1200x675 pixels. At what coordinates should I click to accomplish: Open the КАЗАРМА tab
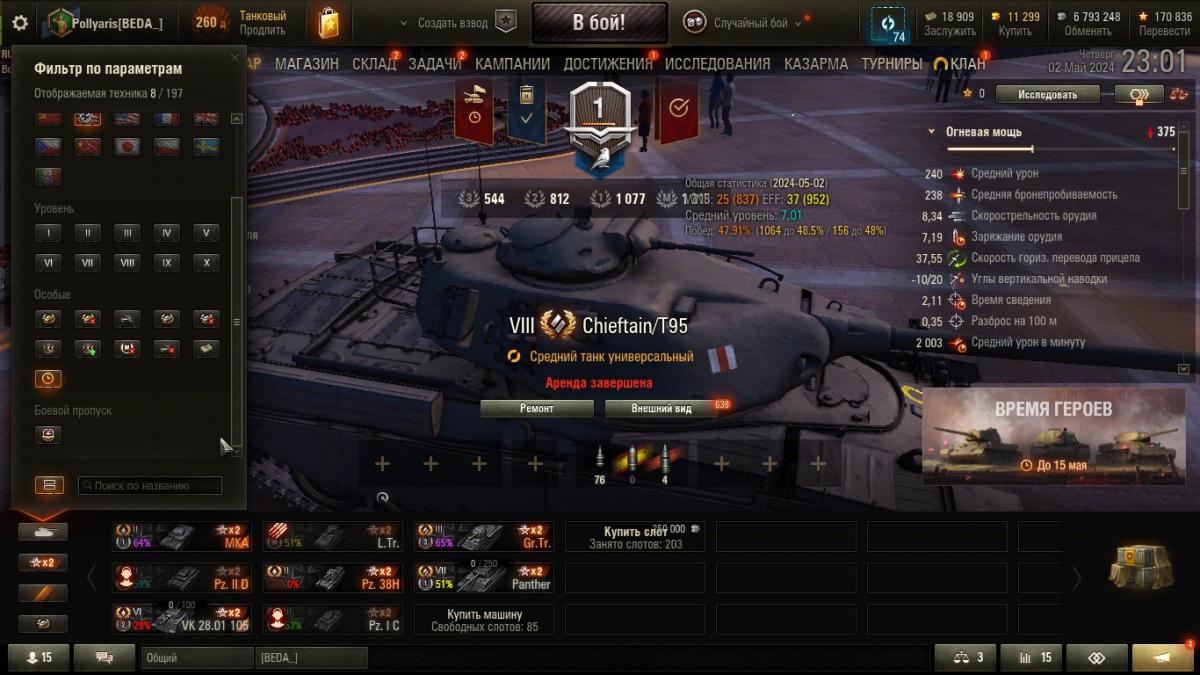[x=816, y=64]
